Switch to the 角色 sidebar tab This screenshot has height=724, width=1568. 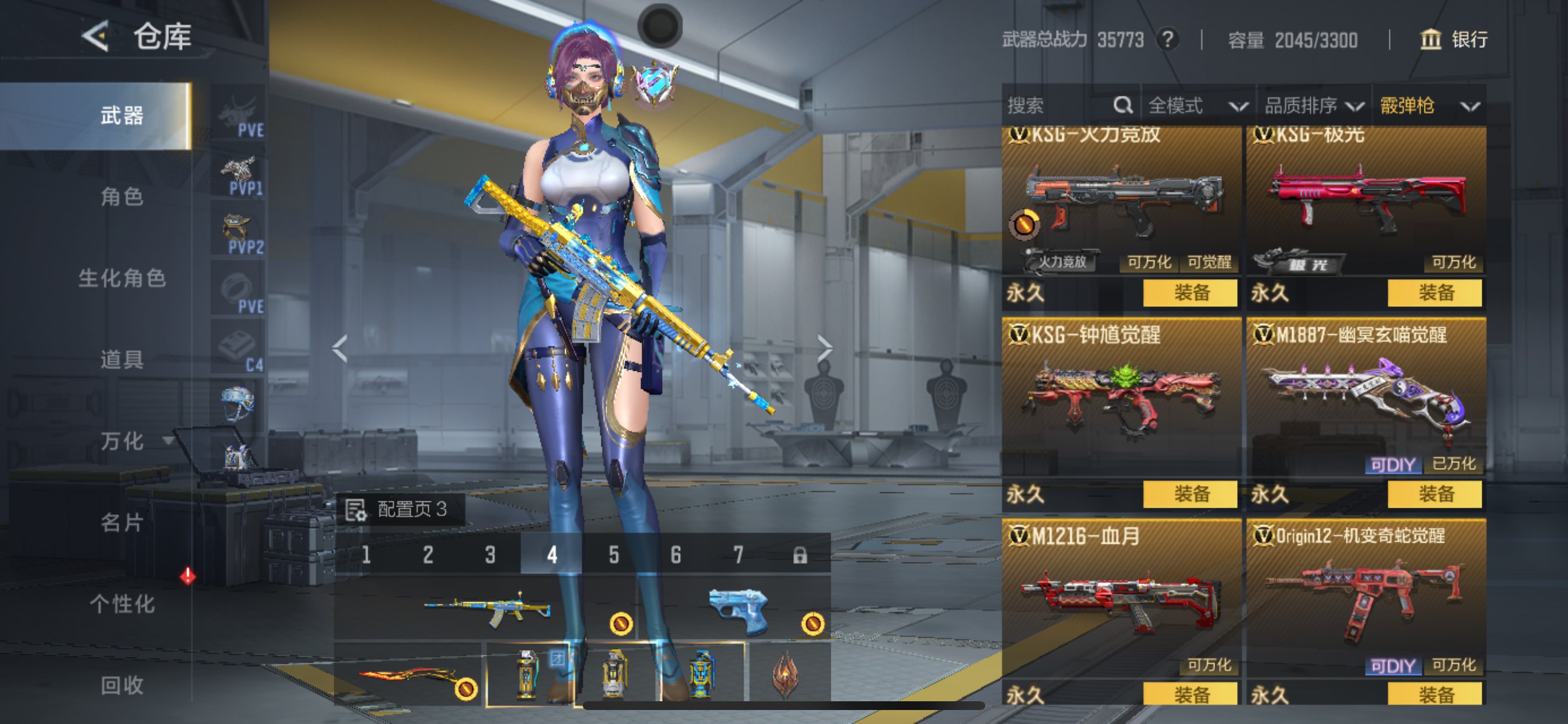click(x=124, y=196)
